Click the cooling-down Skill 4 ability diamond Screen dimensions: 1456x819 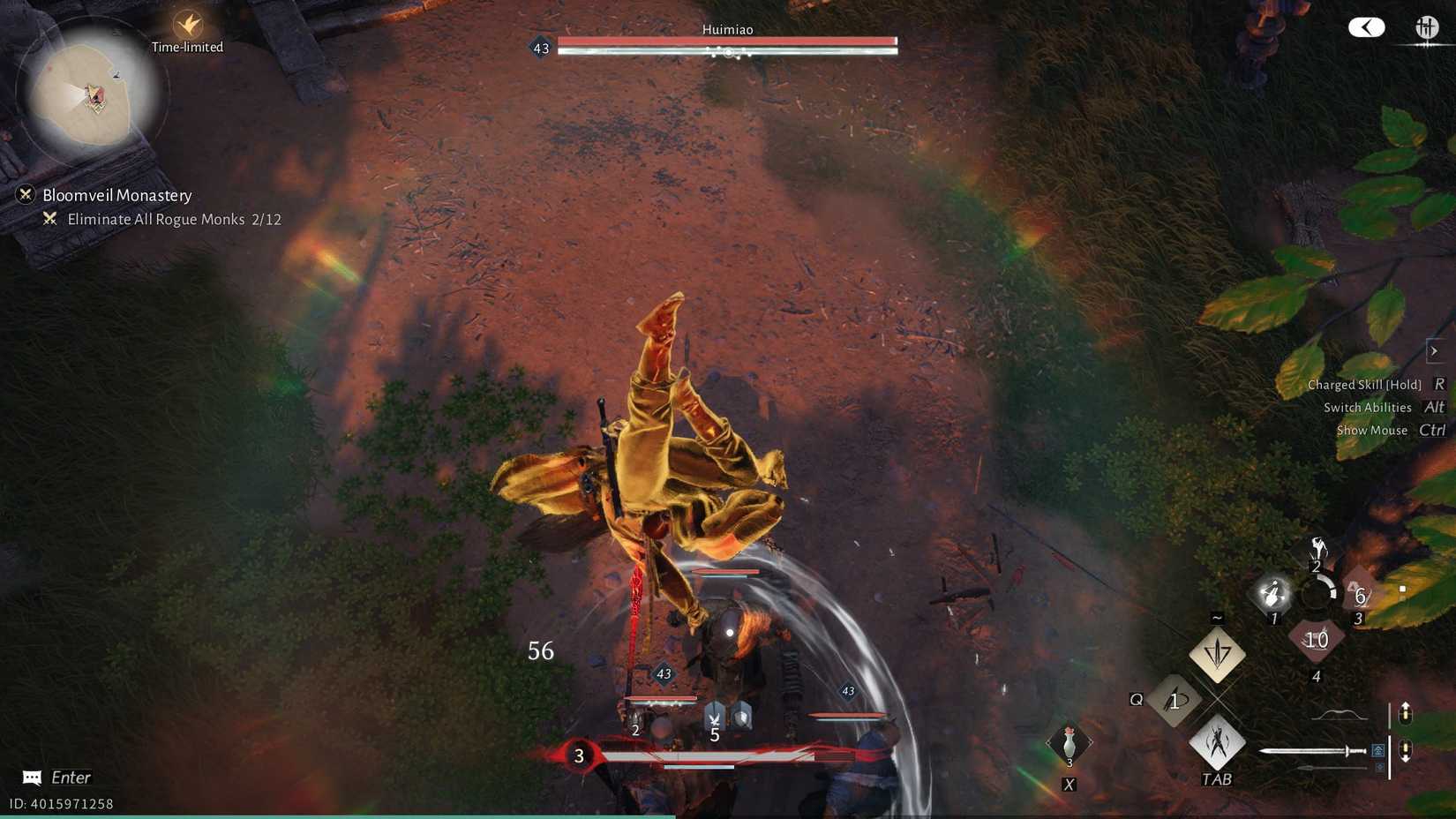pos(1317,640)
